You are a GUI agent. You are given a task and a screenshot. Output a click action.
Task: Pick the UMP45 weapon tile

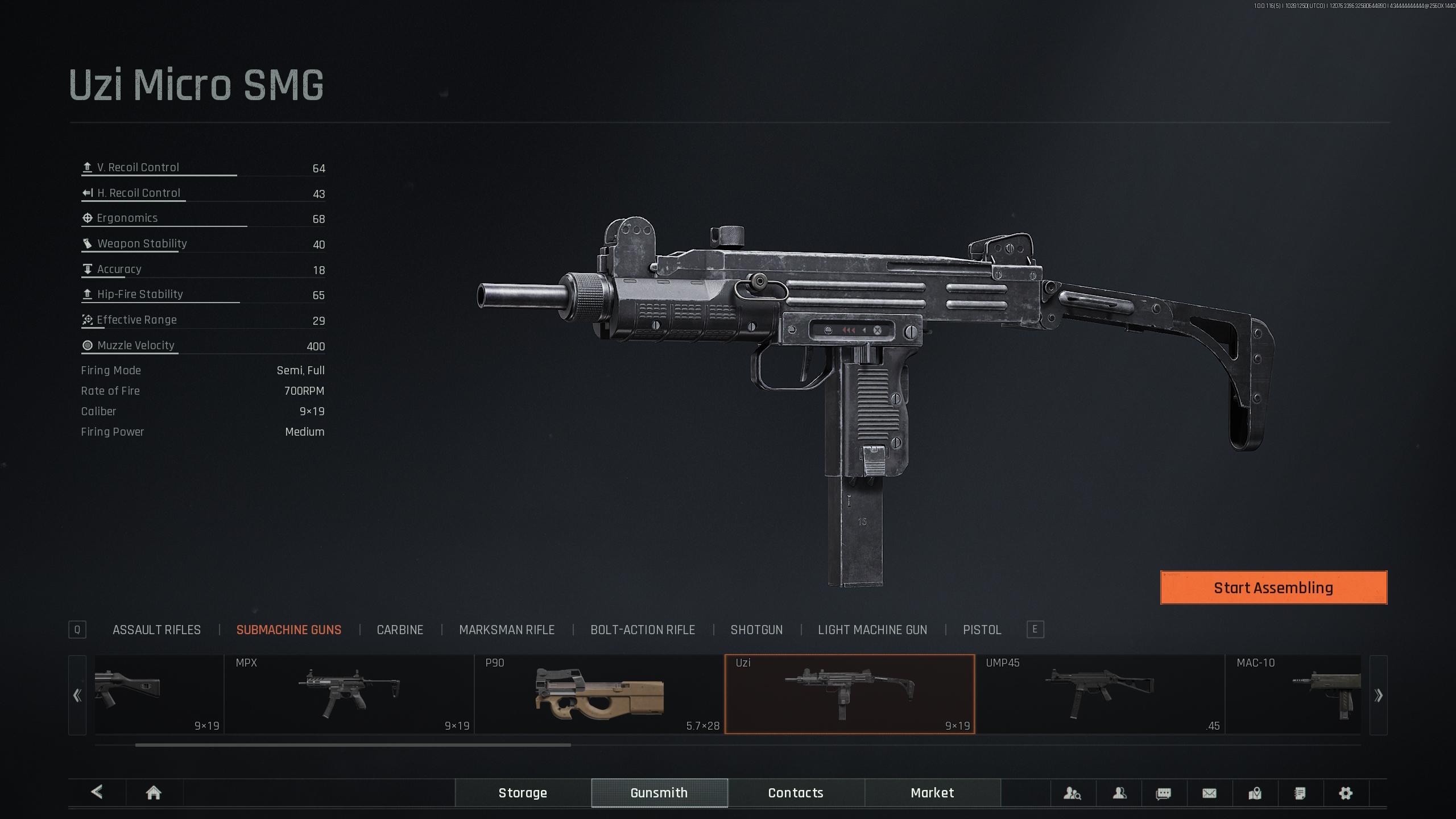1099,694
